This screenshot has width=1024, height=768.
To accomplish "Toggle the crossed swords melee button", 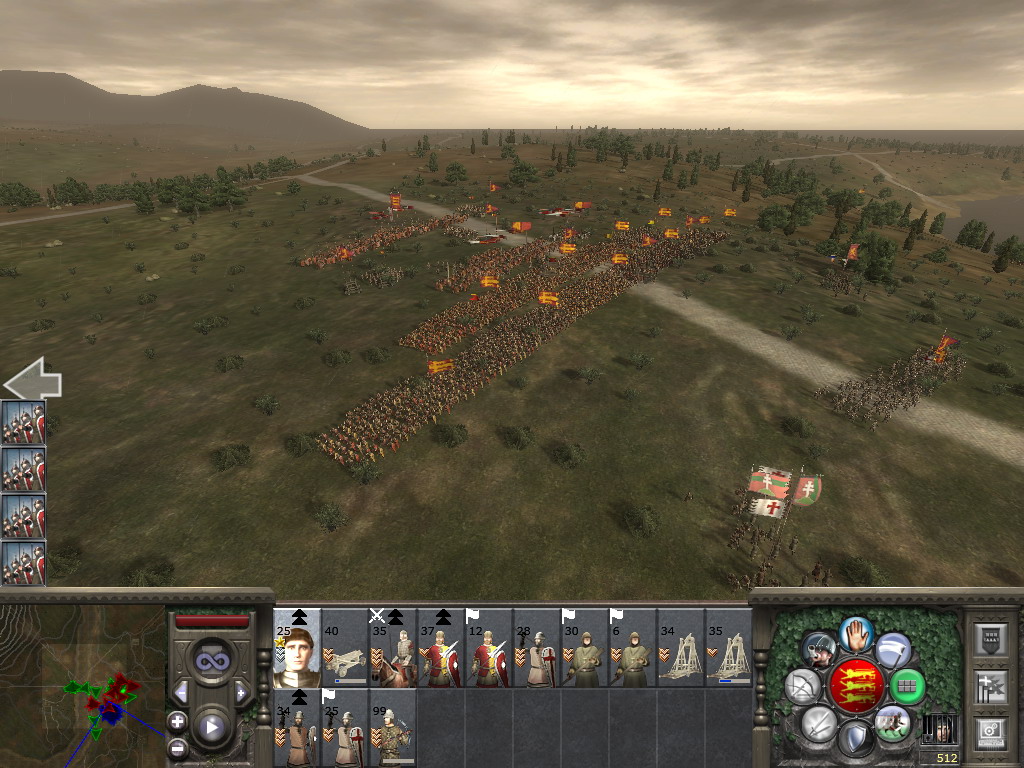I will pos(819,722).
